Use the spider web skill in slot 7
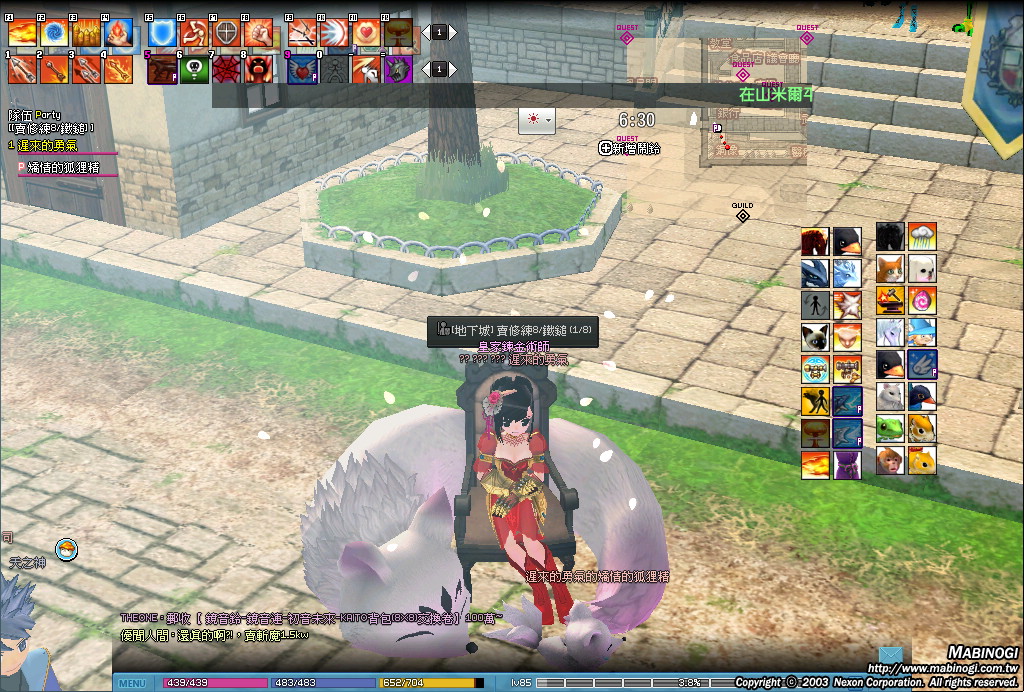Viewport: 1024px width, 692px height. click(x=226, y=69)
